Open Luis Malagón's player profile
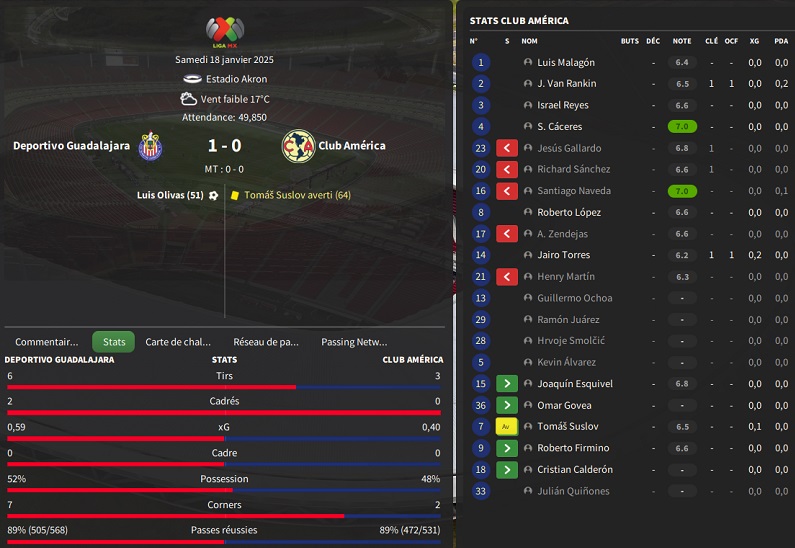The image size is (795, 548). click(x=566, y=63)
